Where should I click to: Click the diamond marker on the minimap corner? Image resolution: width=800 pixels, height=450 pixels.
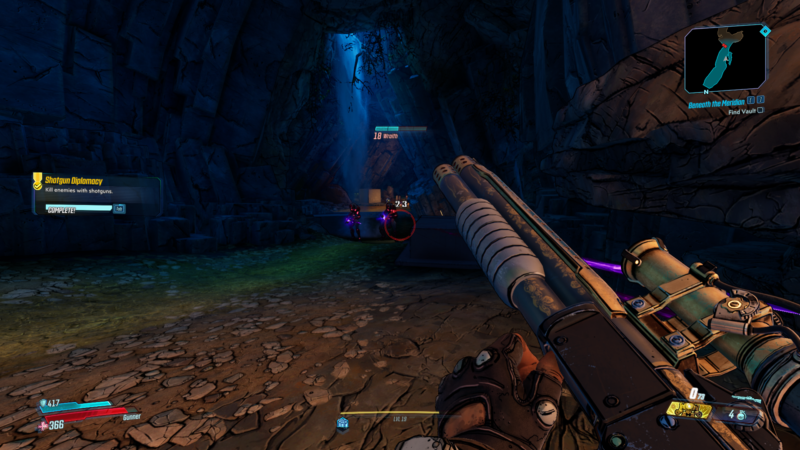765,31
